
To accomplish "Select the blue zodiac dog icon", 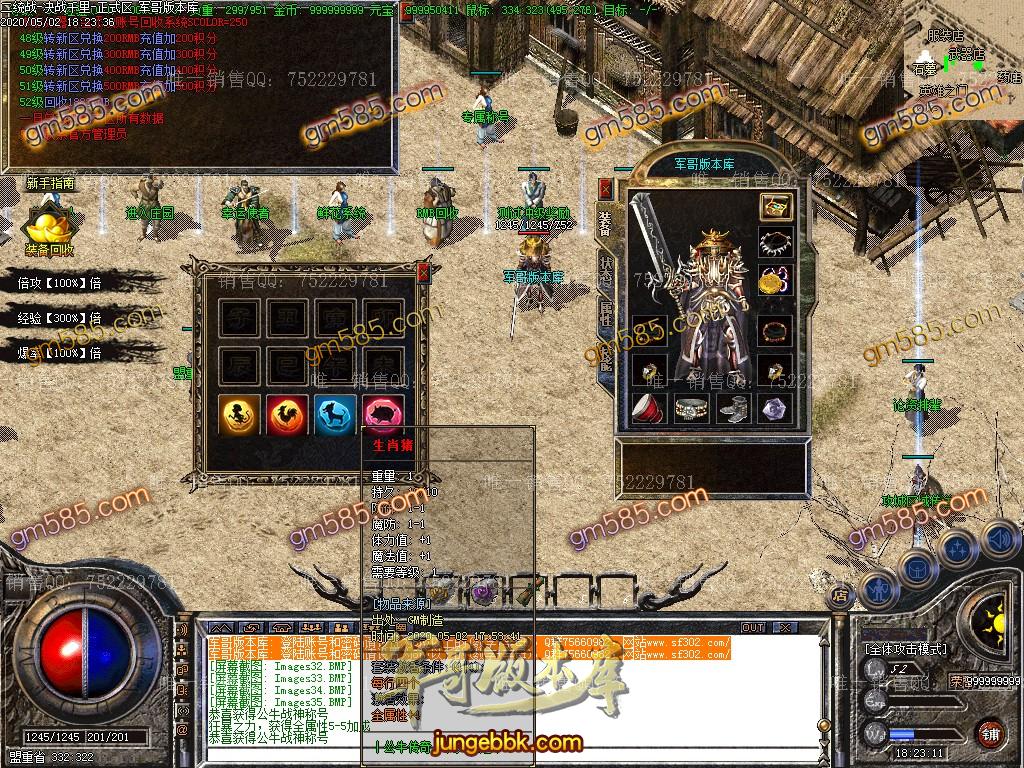I will pyautogui.click(x=334, y=414).
